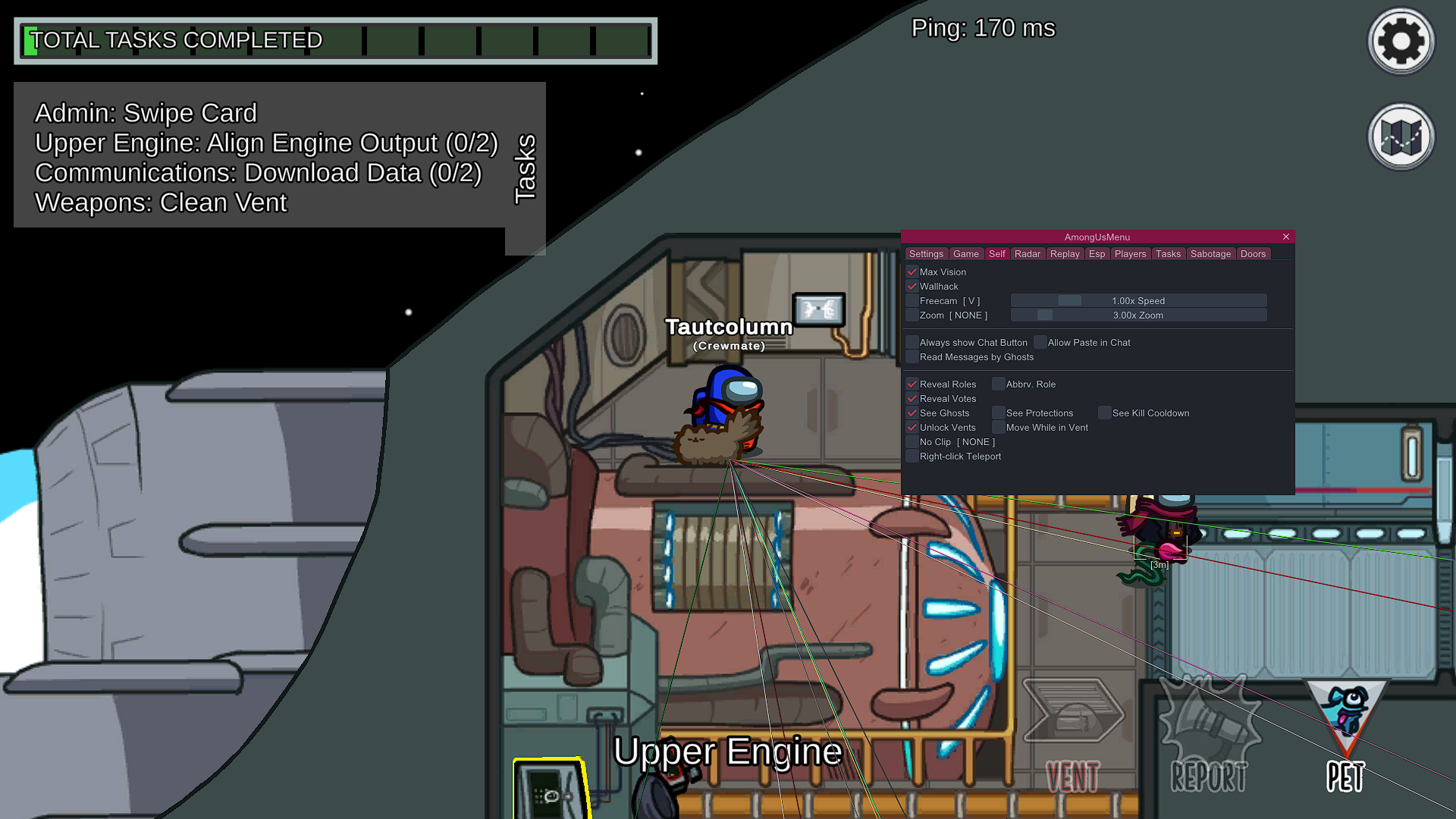Open the Replay tab
Screen dimensions: 1456x819
[x=1065, y=254]
